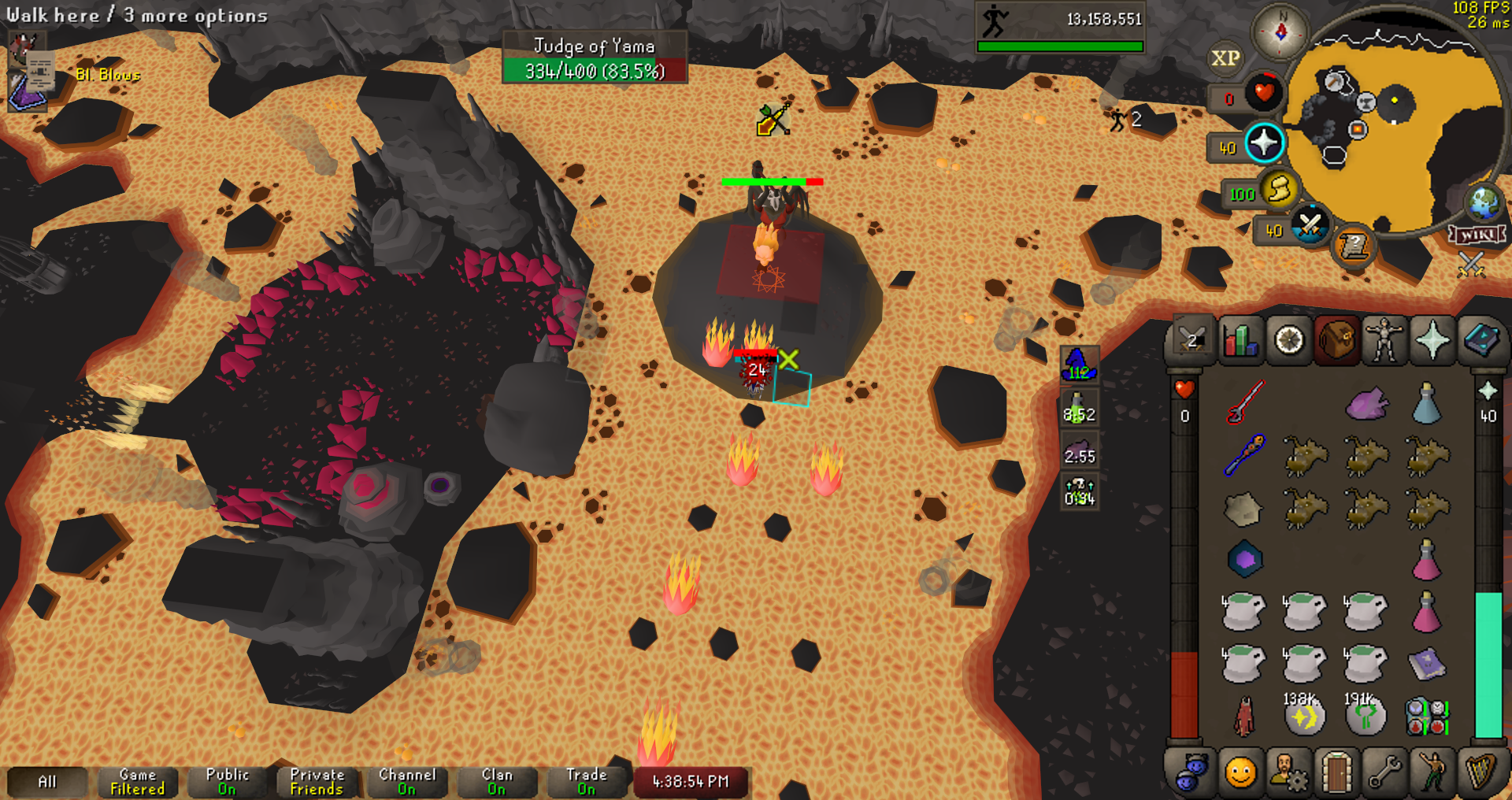Screen dimensions: 1512x800
Task: Show the Worn Equipment tab
Action: point(1384,341)
